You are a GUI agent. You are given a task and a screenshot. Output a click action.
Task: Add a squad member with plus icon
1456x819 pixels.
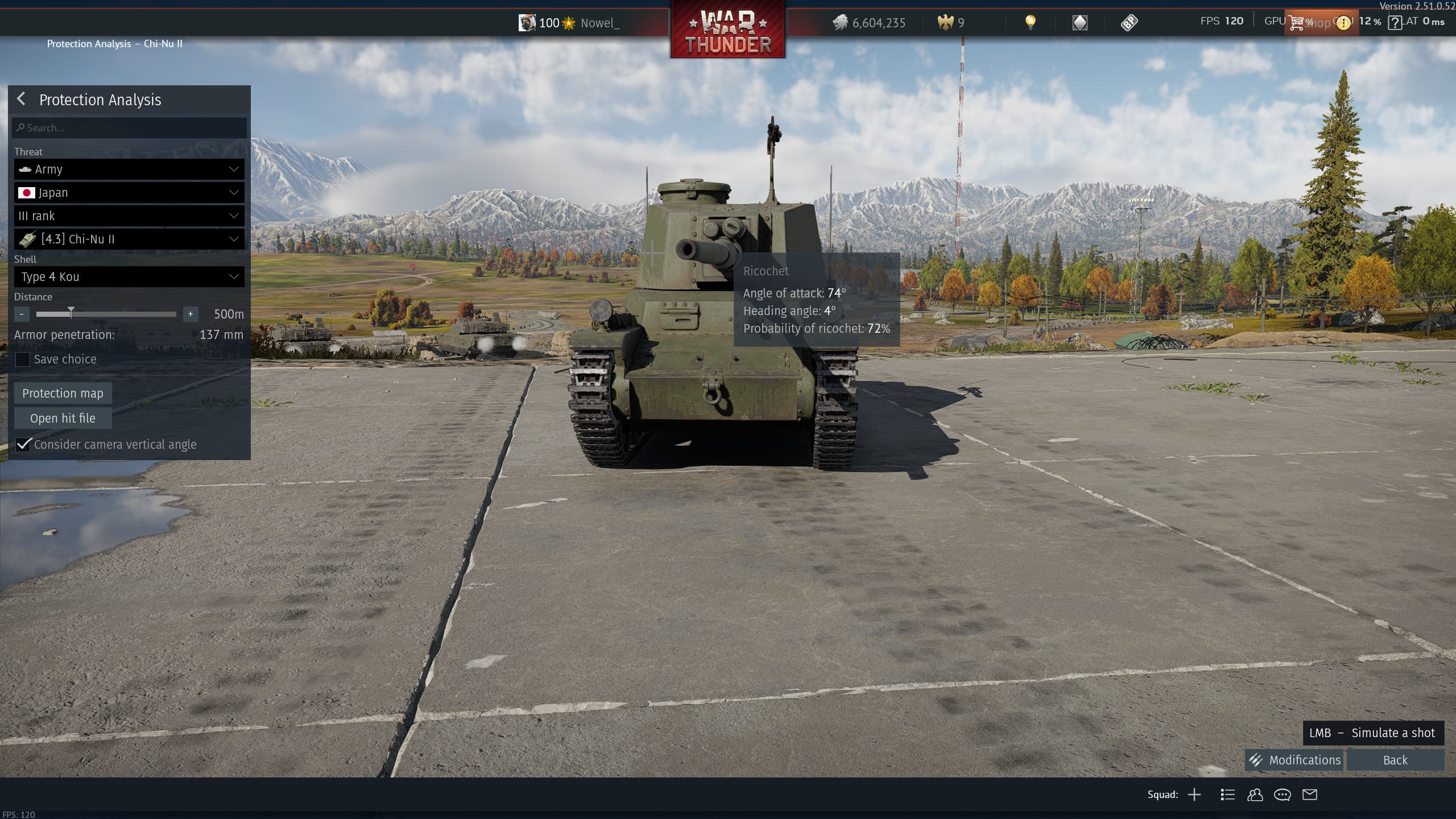click(x=1194, y=795)
